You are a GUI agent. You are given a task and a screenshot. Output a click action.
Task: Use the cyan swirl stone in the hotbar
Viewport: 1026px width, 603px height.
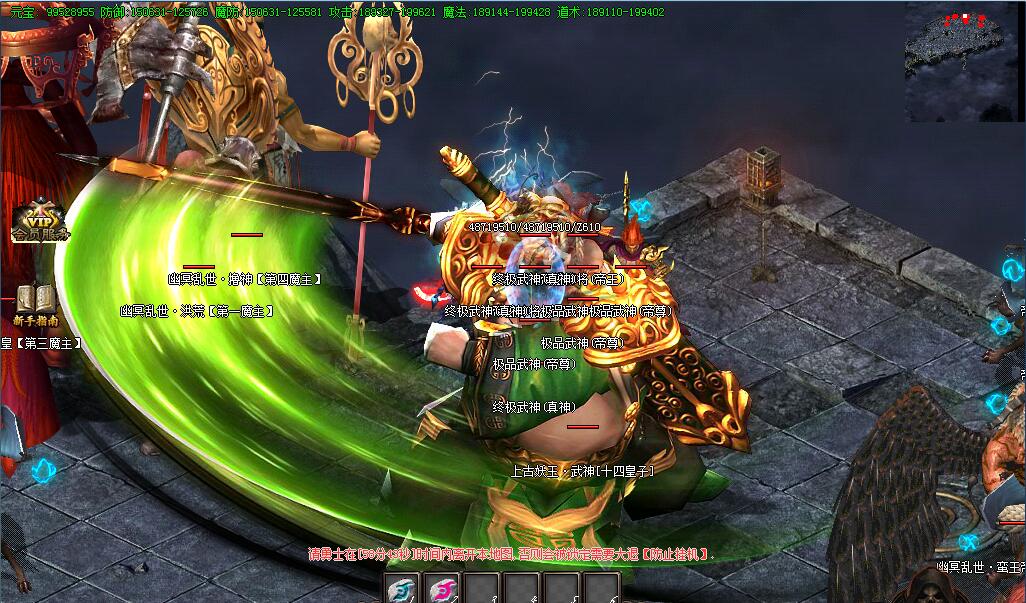[x=402, y=589]
